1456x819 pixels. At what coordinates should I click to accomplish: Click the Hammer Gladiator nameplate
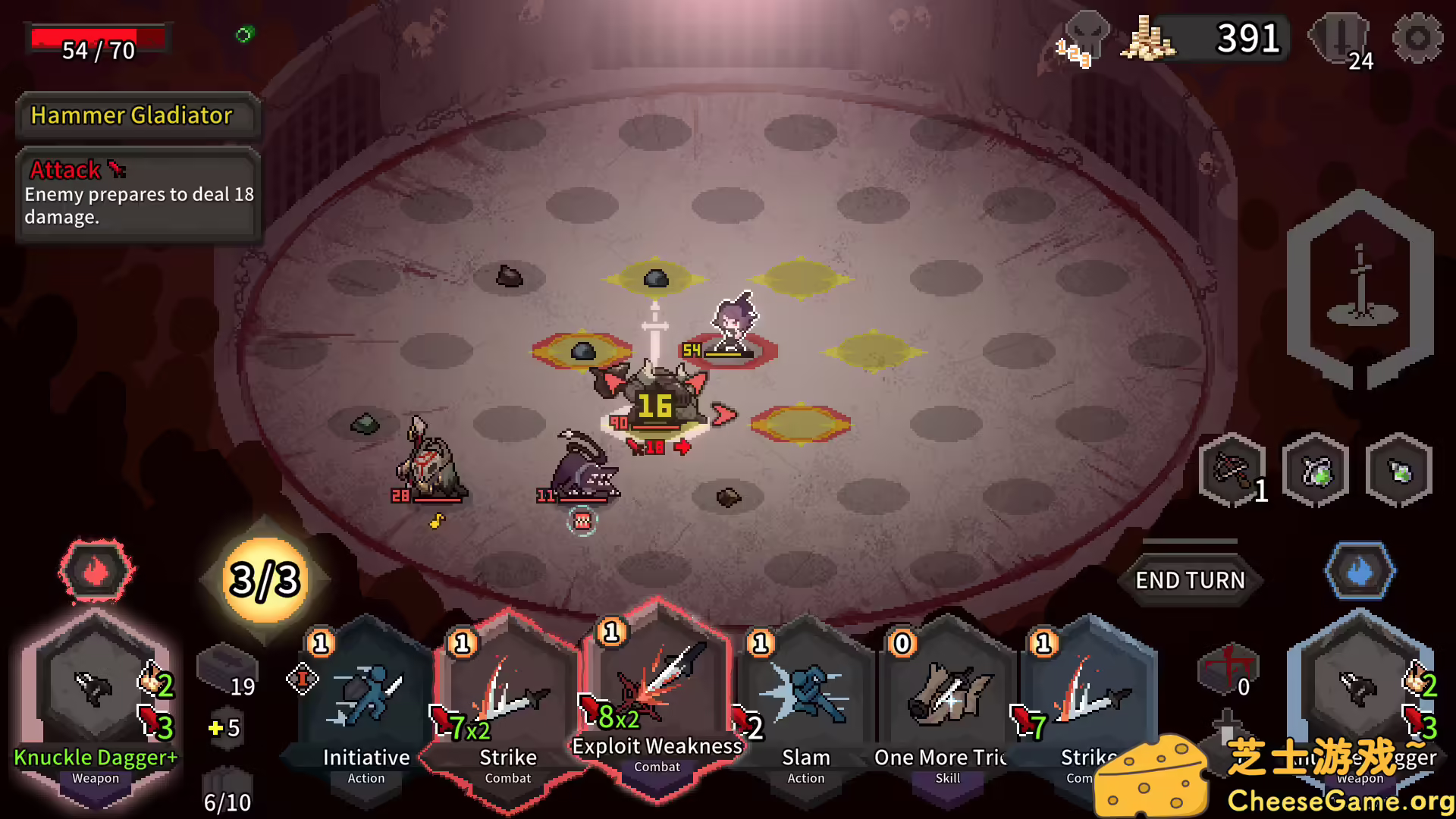pos(139,115)
